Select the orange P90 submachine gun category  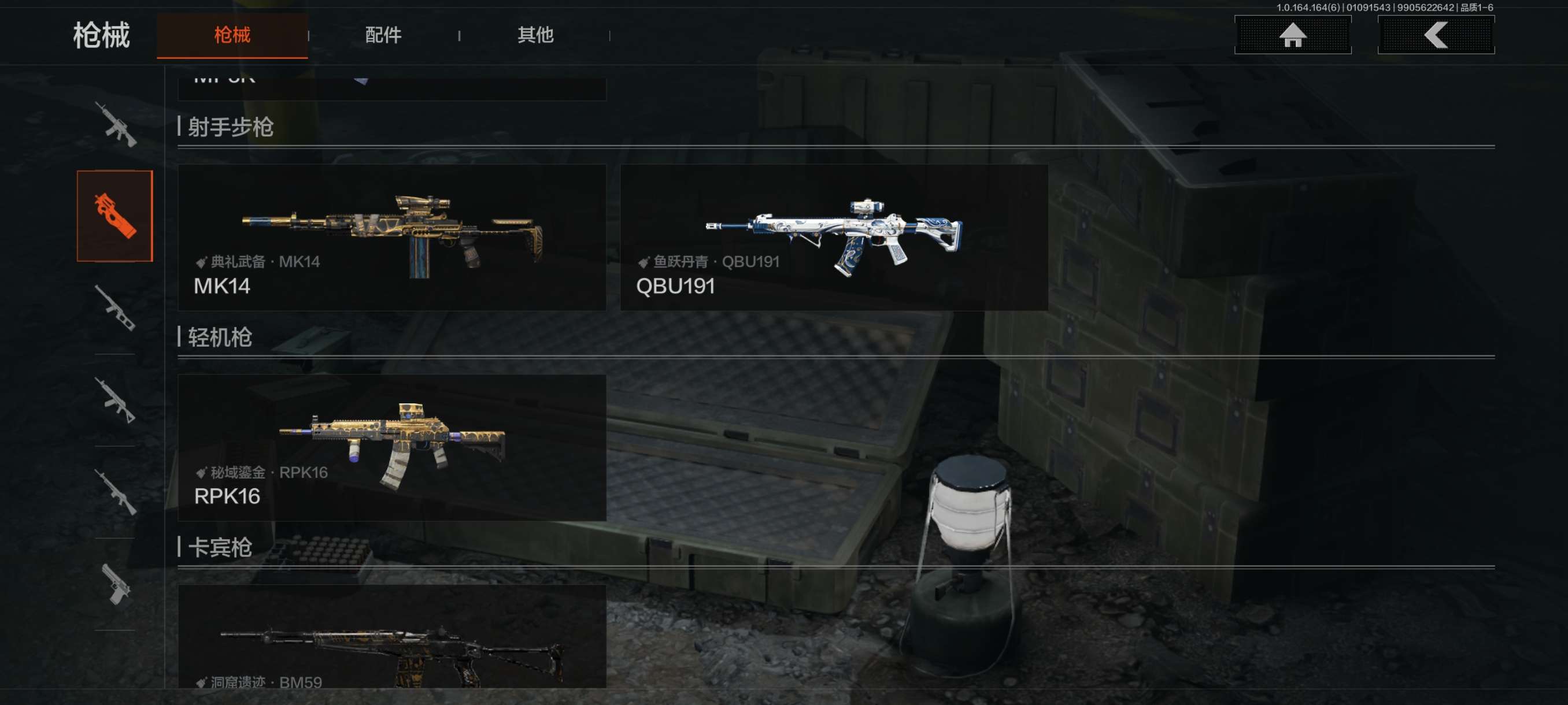[x=115, y=216]
